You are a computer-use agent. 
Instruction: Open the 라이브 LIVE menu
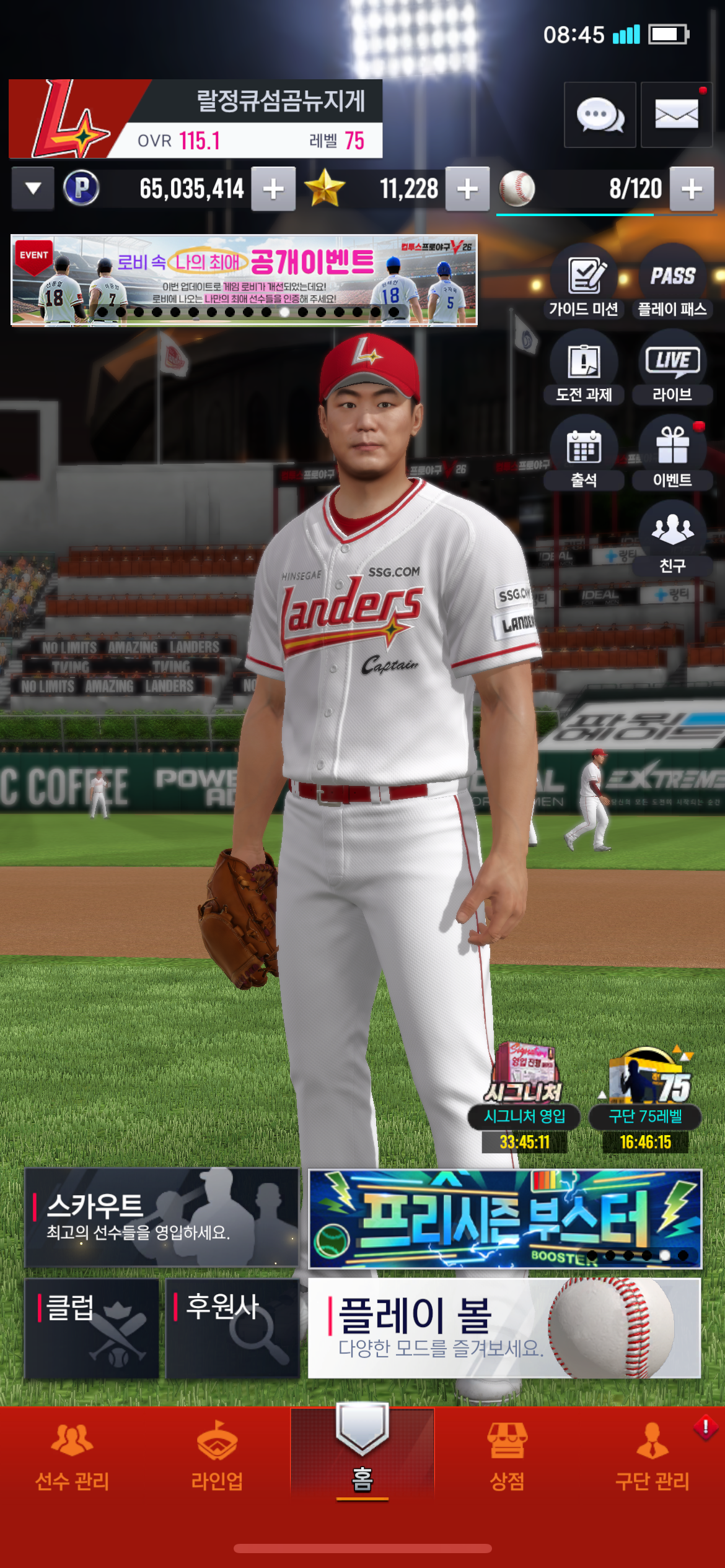point(672,368)
